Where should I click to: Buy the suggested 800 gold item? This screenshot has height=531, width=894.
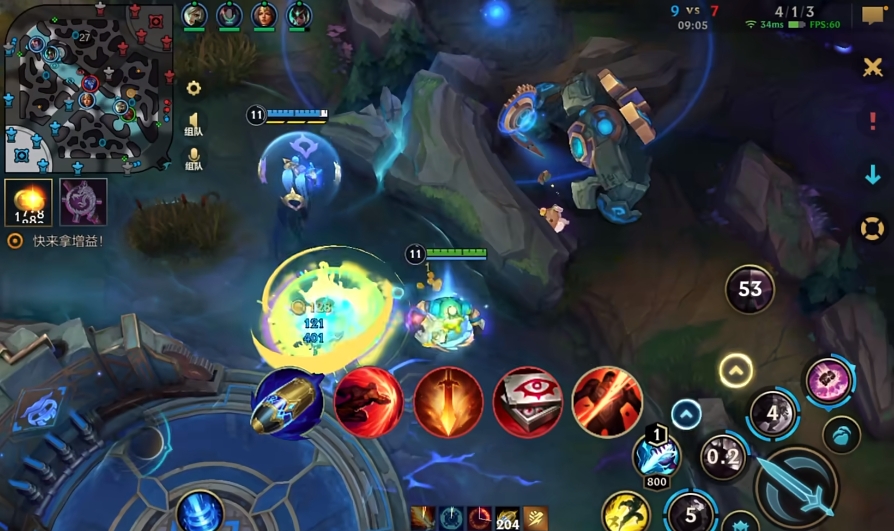click(x=657, y=457)
